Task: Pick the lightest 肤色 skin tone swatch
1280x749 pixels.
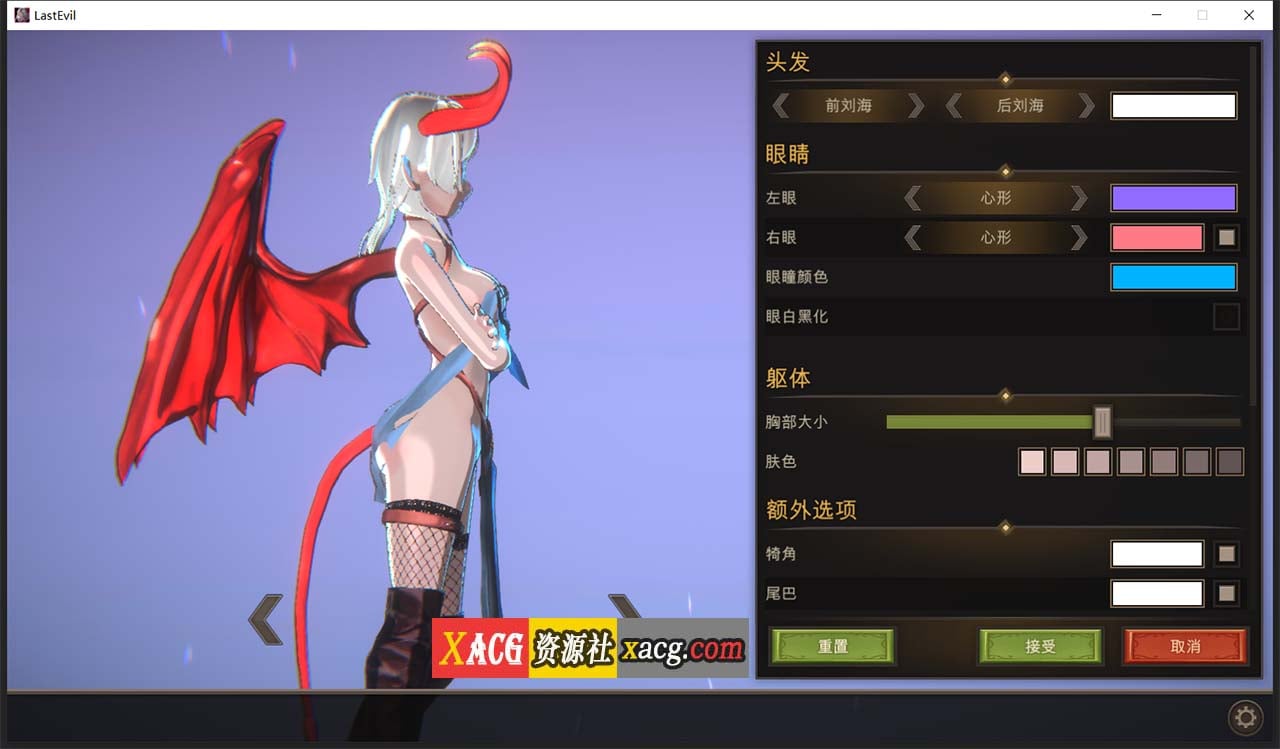Action: 1031,461
